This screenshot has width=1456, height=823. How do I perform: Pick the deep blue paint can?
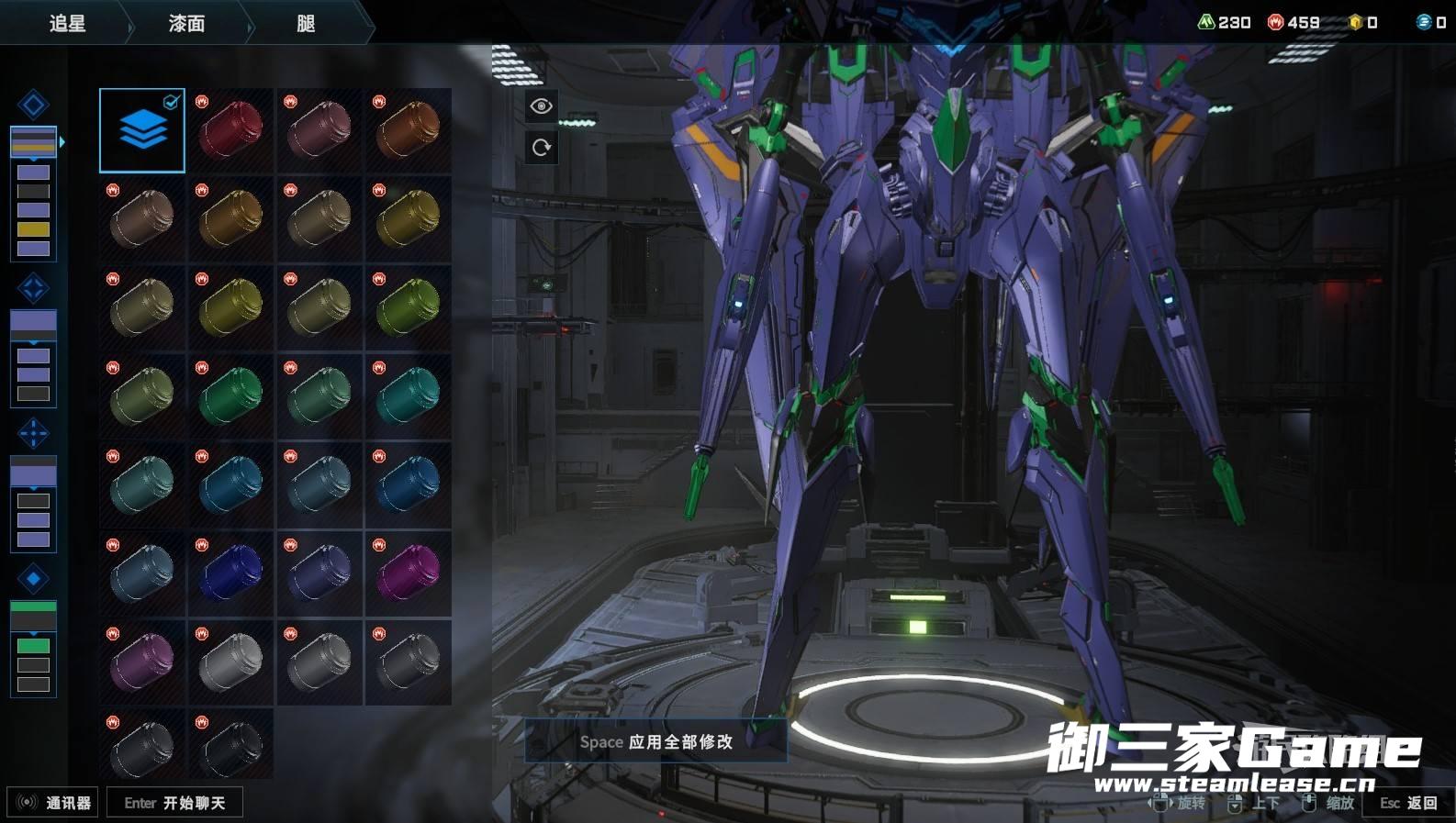tap(230, 573)
